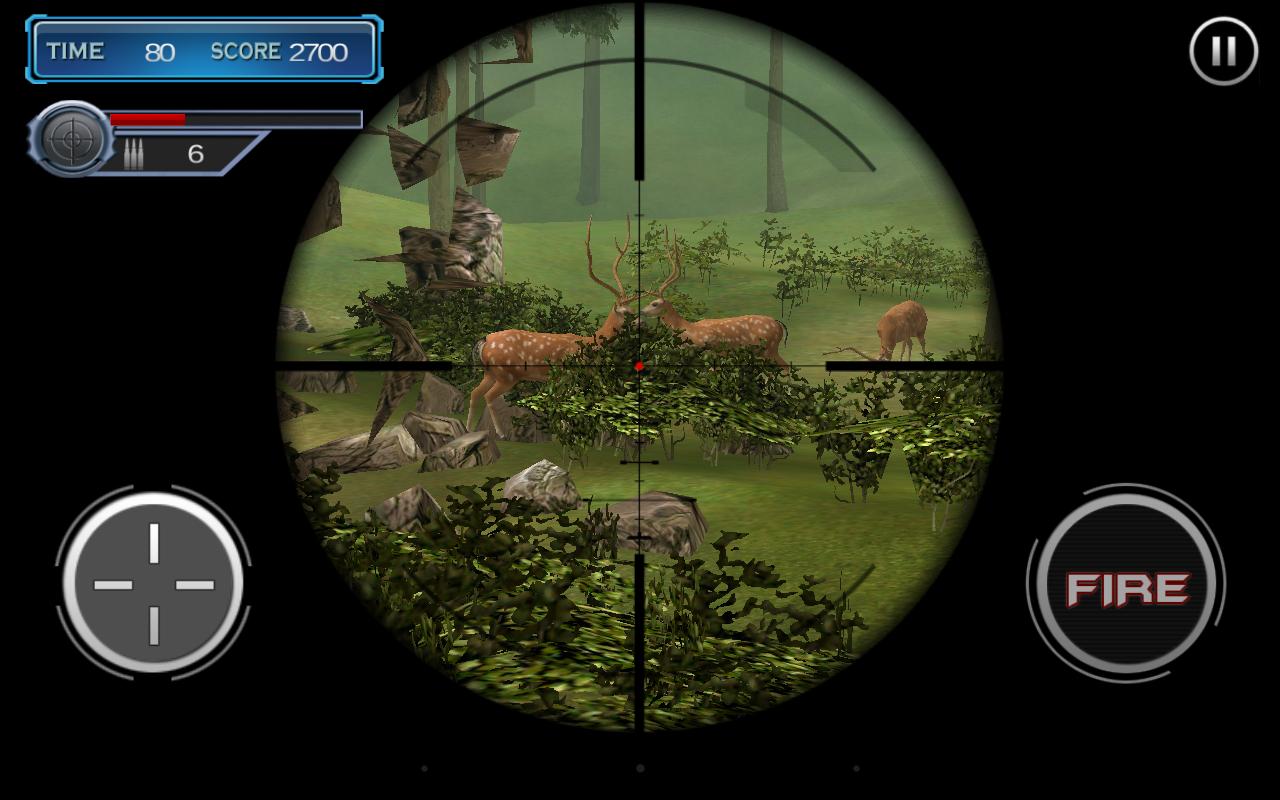Click the red dot at scope center
This screenshot has width=1280, height=800.
point(637,366)
